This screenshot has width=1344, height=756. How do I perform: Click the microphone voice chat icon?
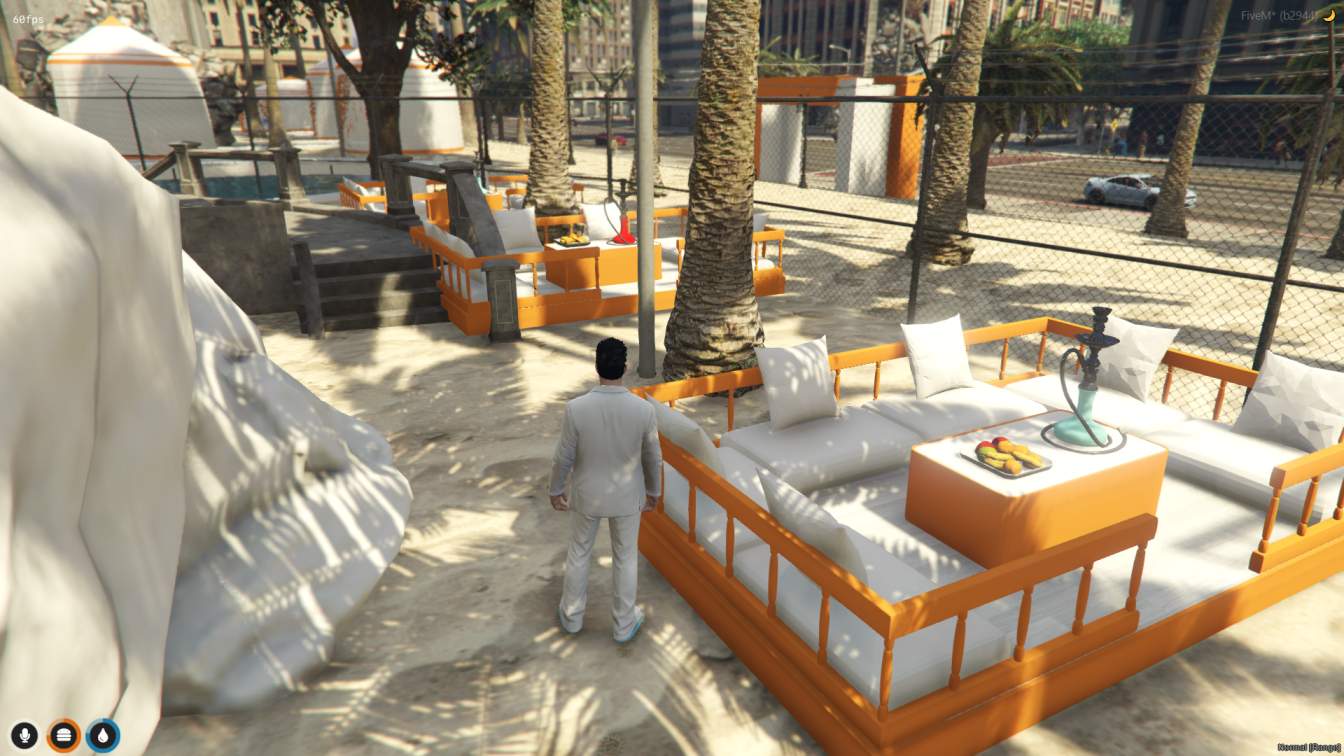click(x=24, y=733)
